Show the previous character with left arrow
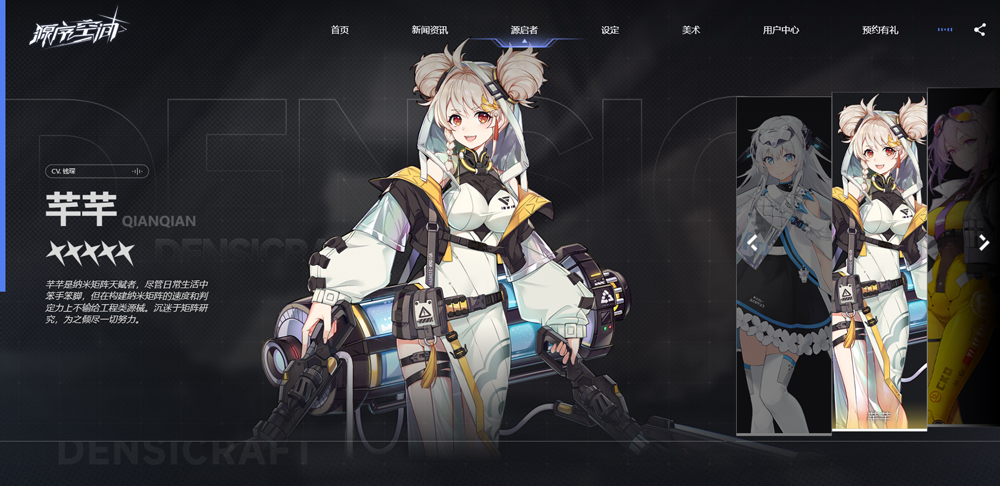Viewport: 1000px width, 486px height. 752,242
